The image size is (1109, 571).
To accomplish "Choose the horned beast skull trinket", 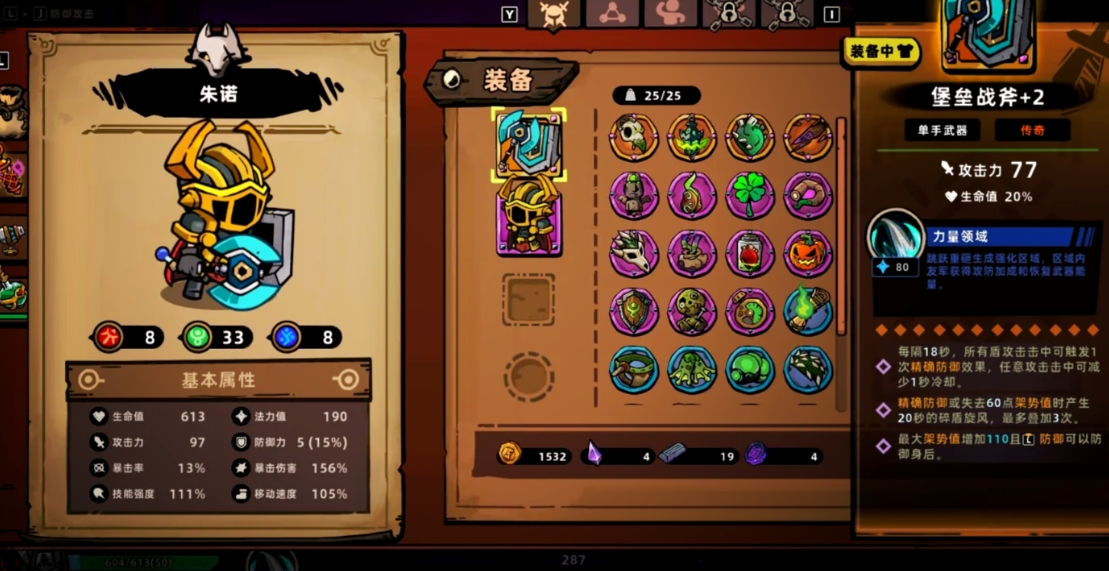I will click(634, 253).
